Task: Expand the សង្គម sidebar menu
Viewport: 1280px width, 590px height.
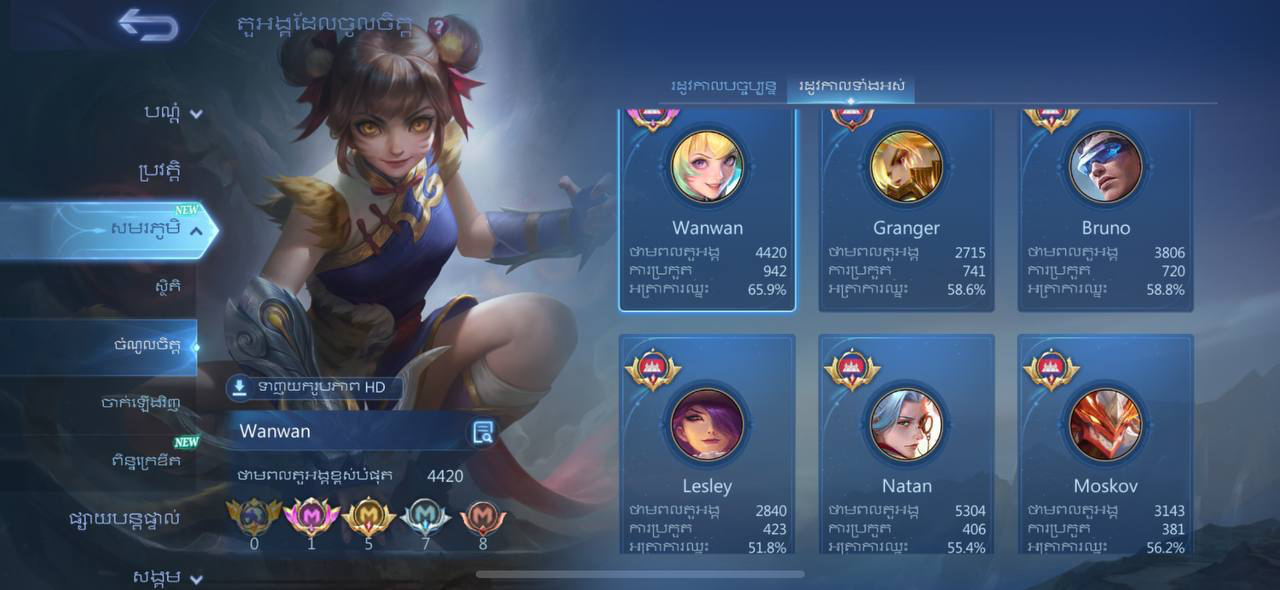Action: click(167, 577)
